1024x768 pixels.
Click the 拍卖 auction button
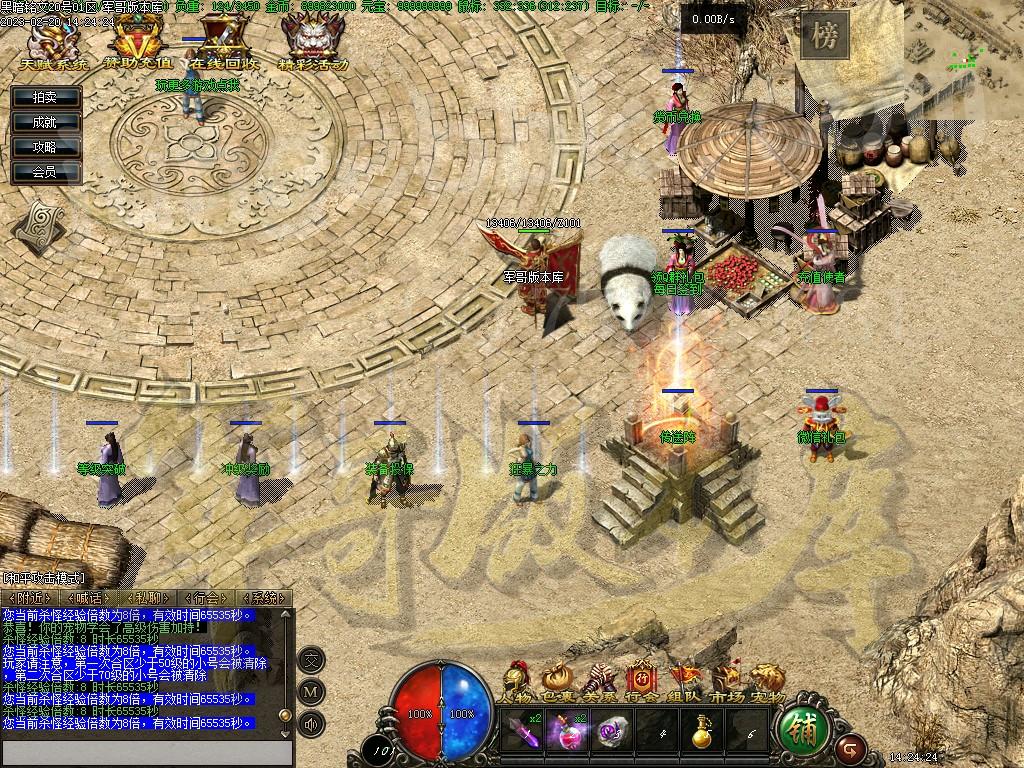pos(45,97)
